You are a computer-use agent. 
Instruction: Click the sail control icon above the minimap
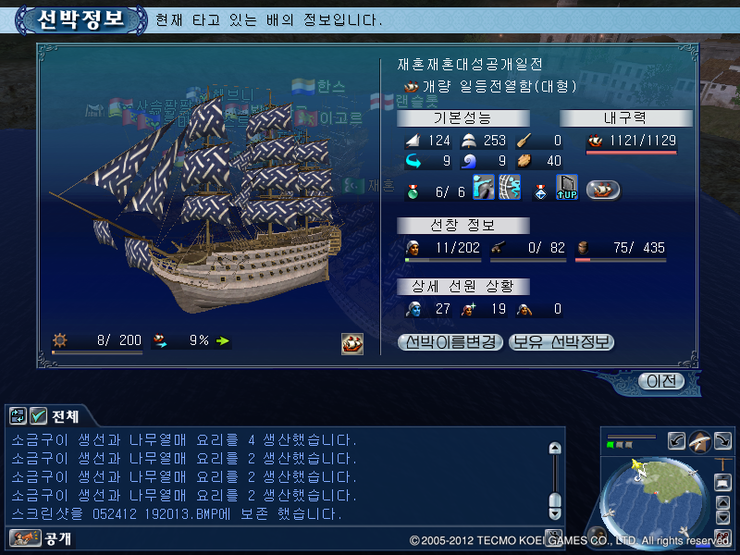pos(699,440)
